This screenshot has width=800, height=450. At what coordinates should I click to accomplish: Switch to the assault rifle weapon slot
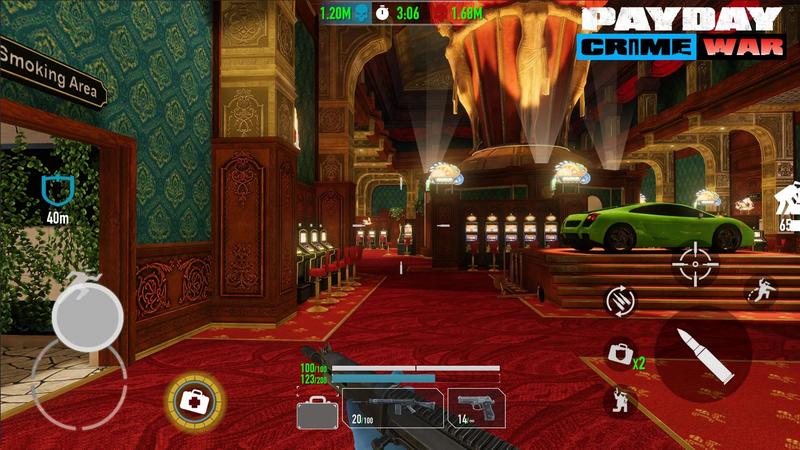click(x=393, y=408)
